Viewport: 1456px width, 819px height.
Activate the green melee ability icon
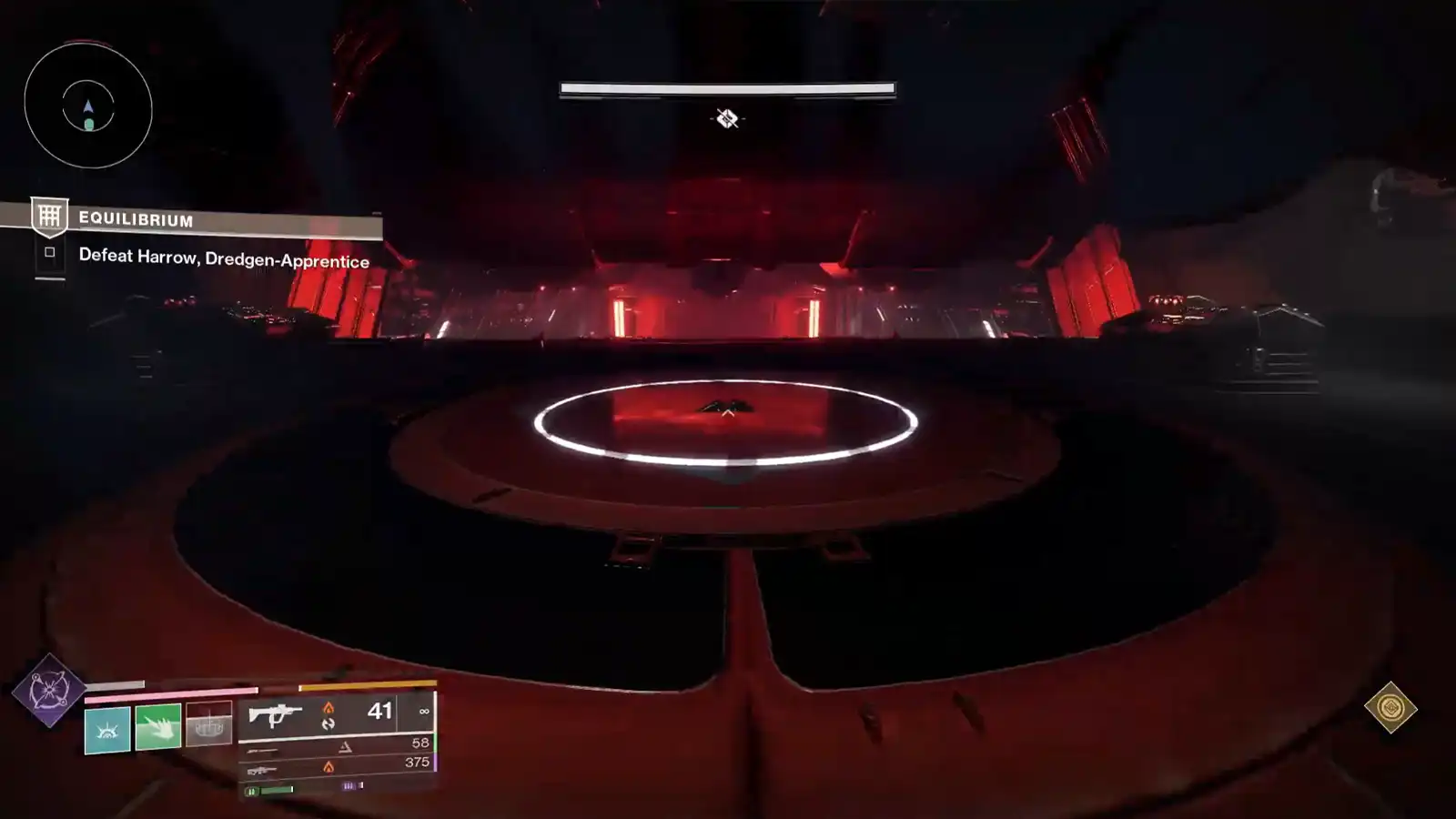(x=158, y=728)
